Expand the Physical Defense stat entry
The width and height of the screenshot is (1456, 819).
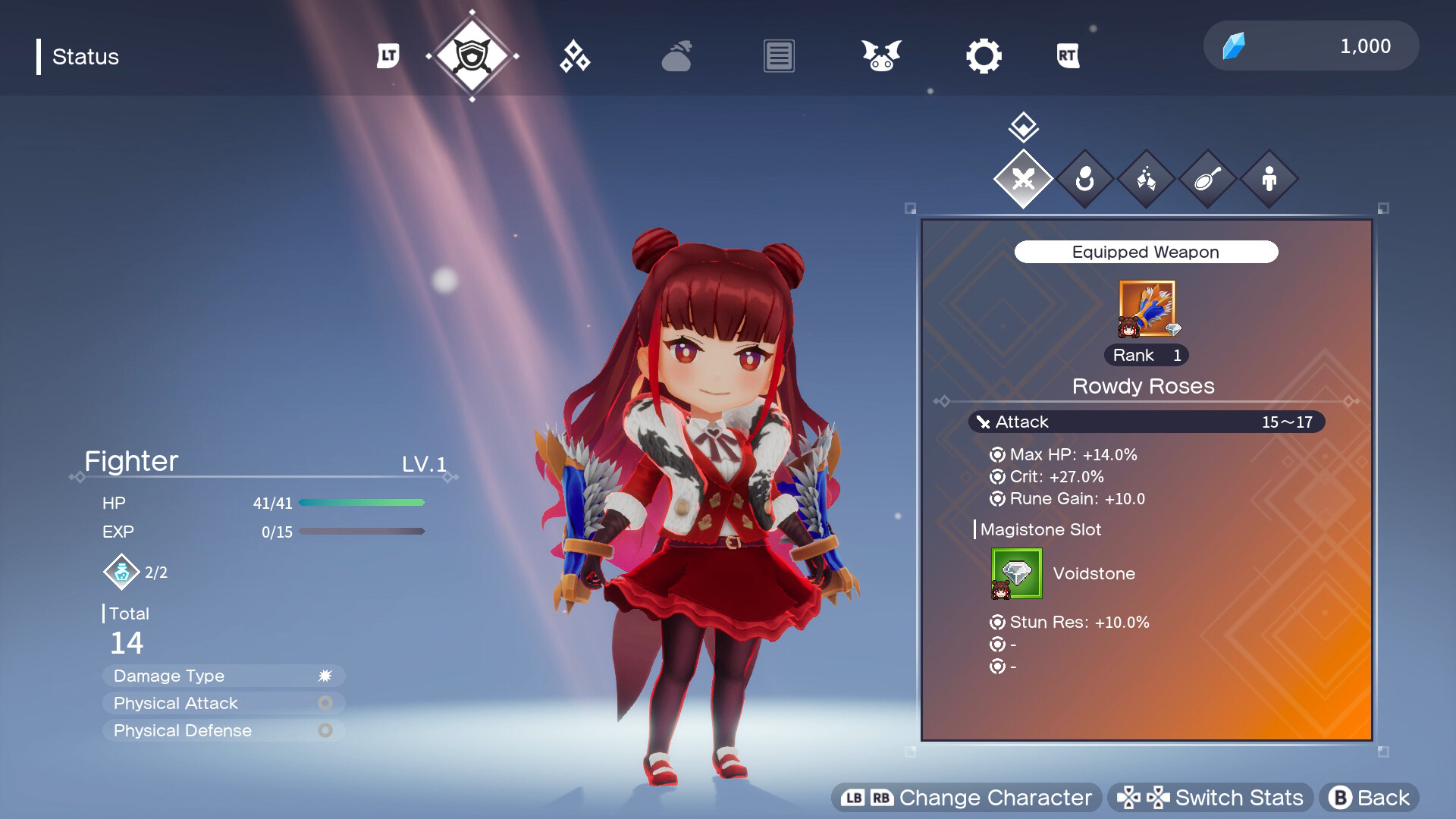click(x=223, y=730)
